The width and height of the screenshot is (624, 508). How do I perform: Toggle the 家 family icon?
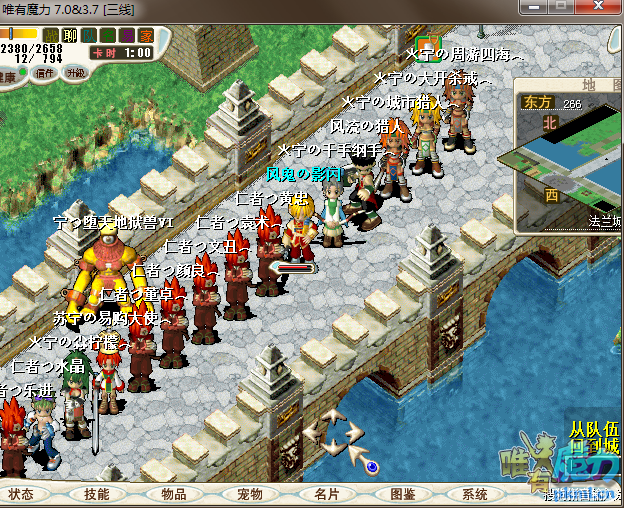click(146, 36)
